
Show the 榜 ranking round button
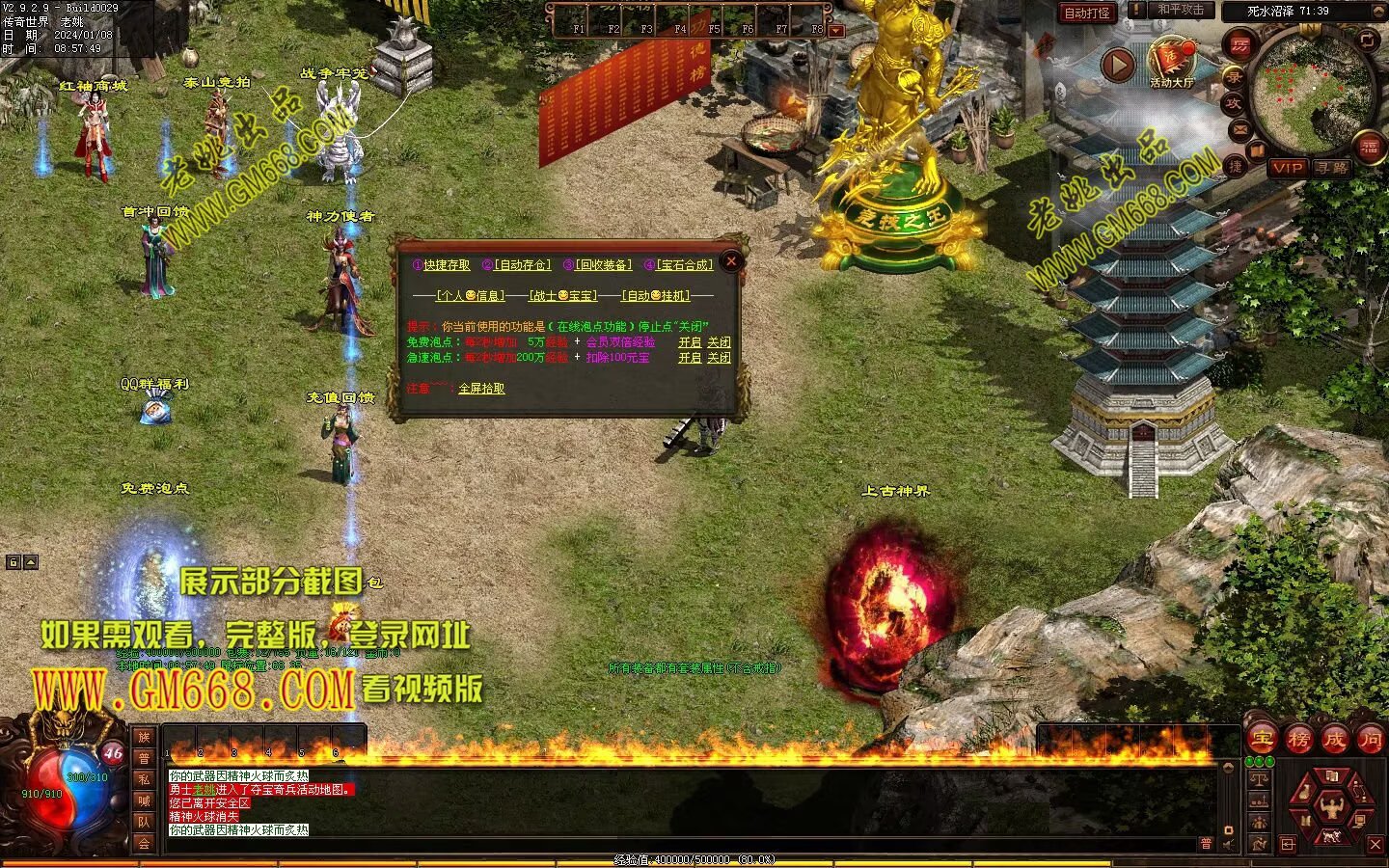[1298, 740]
